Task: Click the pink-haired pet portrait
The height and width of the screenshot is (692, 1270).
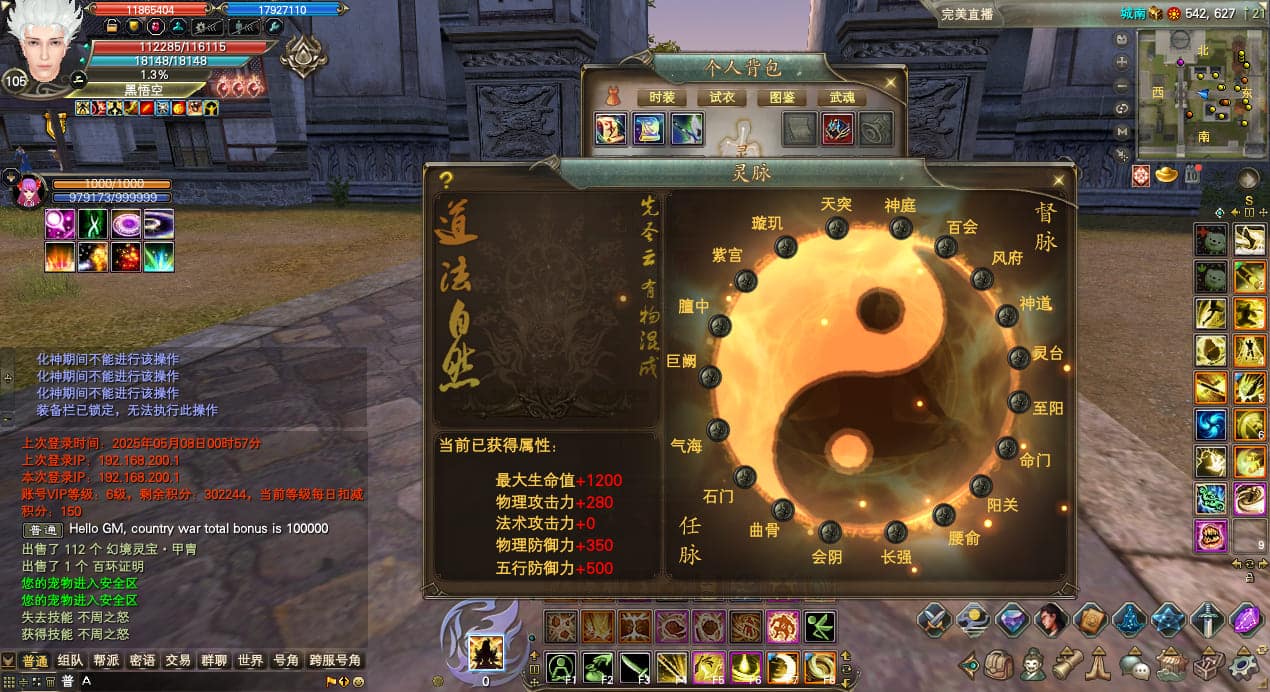Action: click(29, 190)
